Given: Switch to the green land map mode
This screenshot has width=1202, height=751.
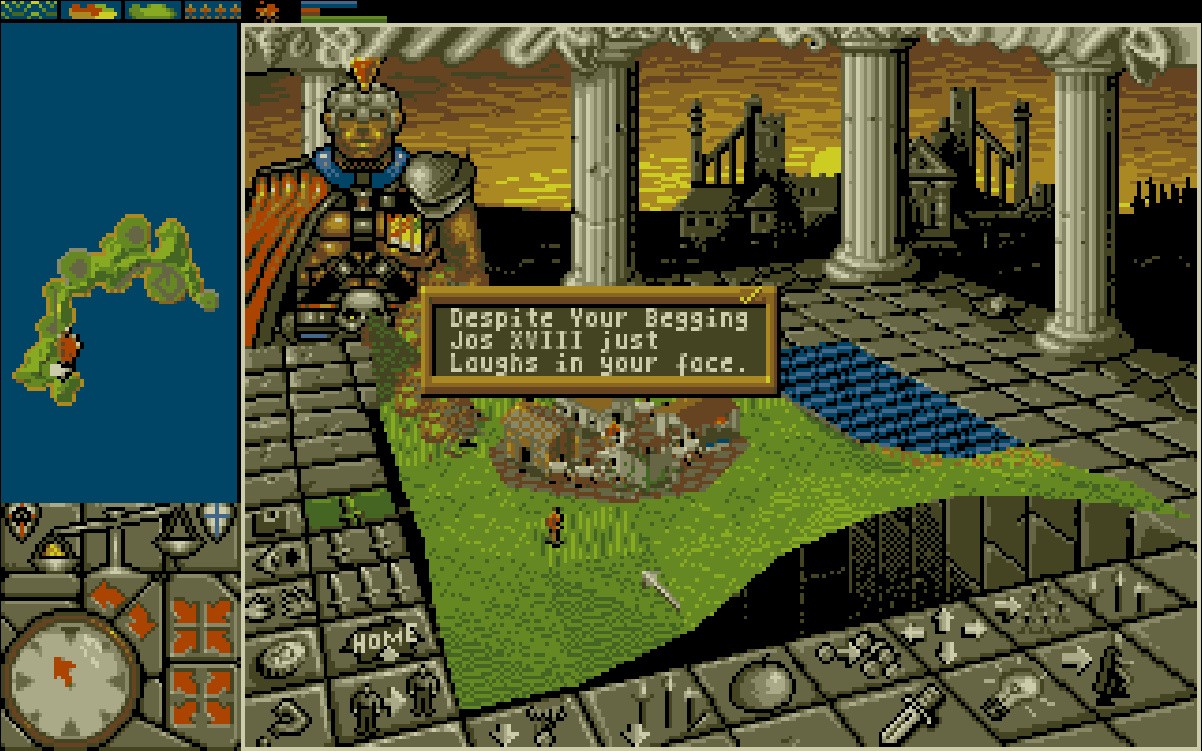Looking at the screenshot, I should pyautogui.click(x=151, y=11).
